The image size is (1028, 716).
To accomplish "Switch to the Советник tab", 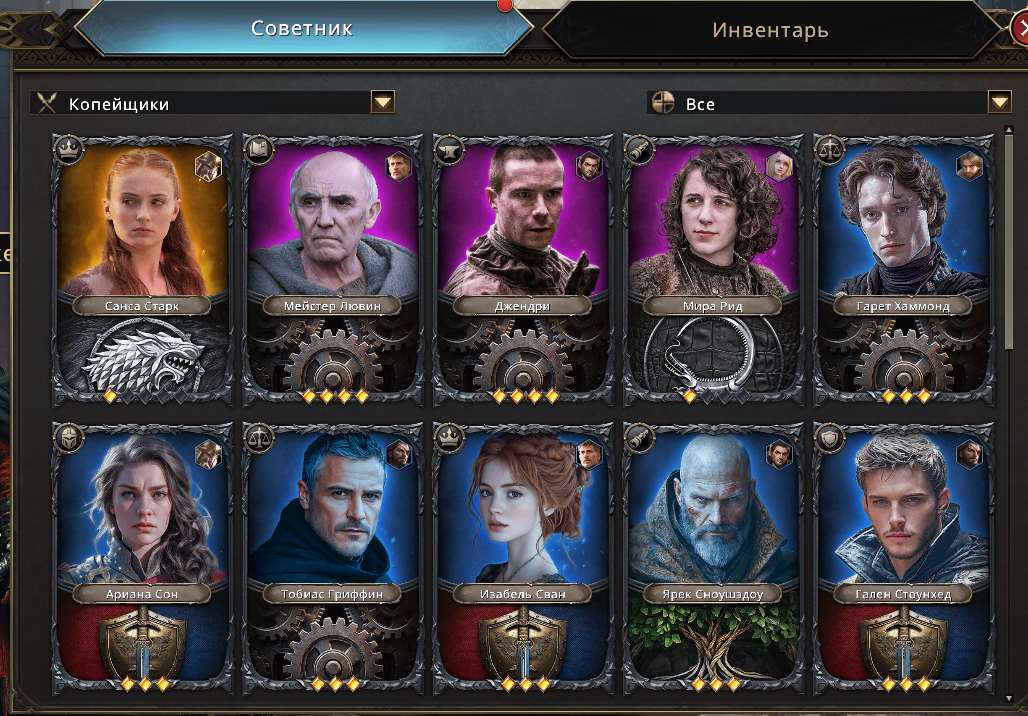I will coord(301,28).
